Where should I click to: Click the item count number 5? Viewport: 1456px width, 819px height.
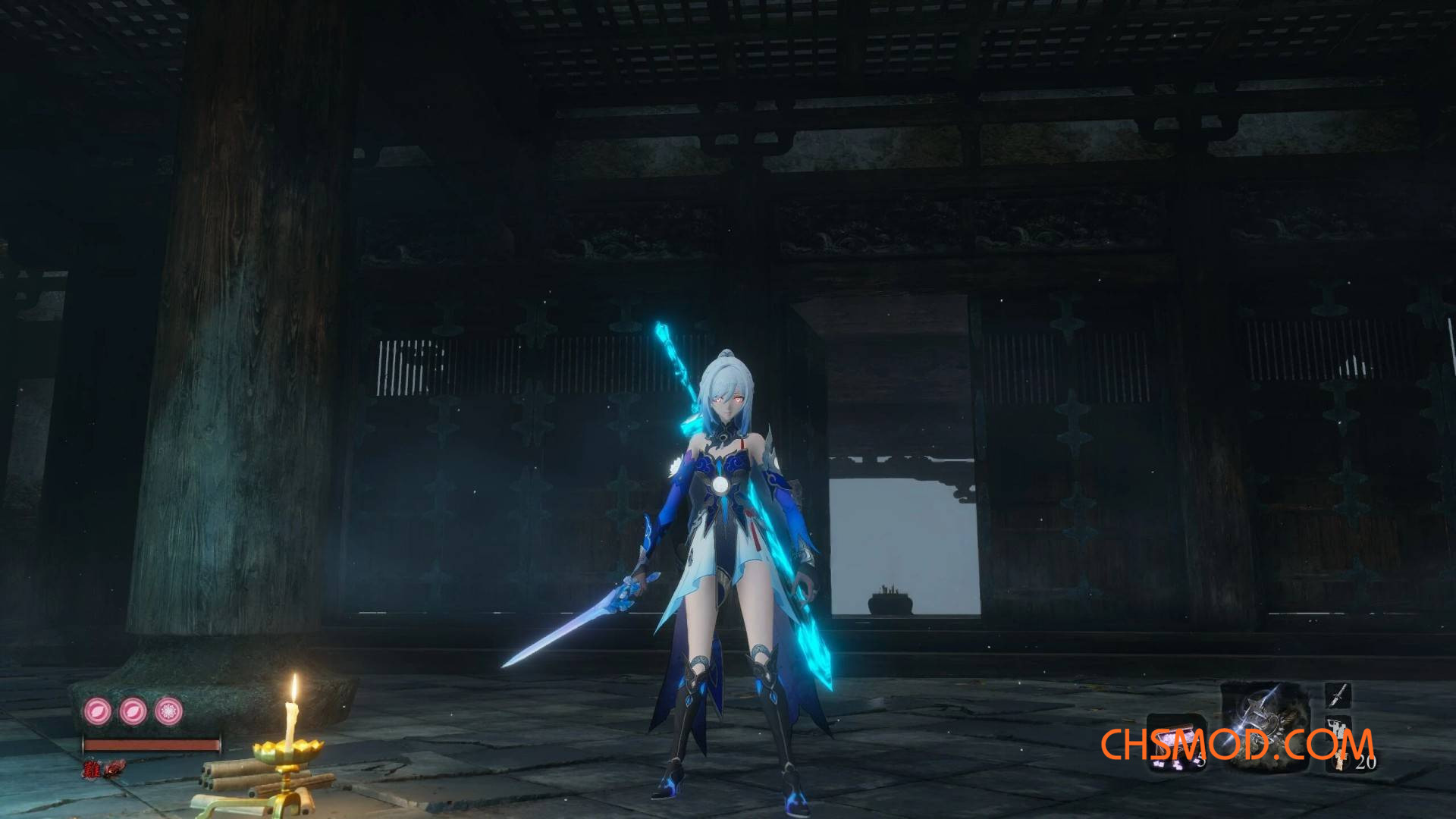(1202, 760)
